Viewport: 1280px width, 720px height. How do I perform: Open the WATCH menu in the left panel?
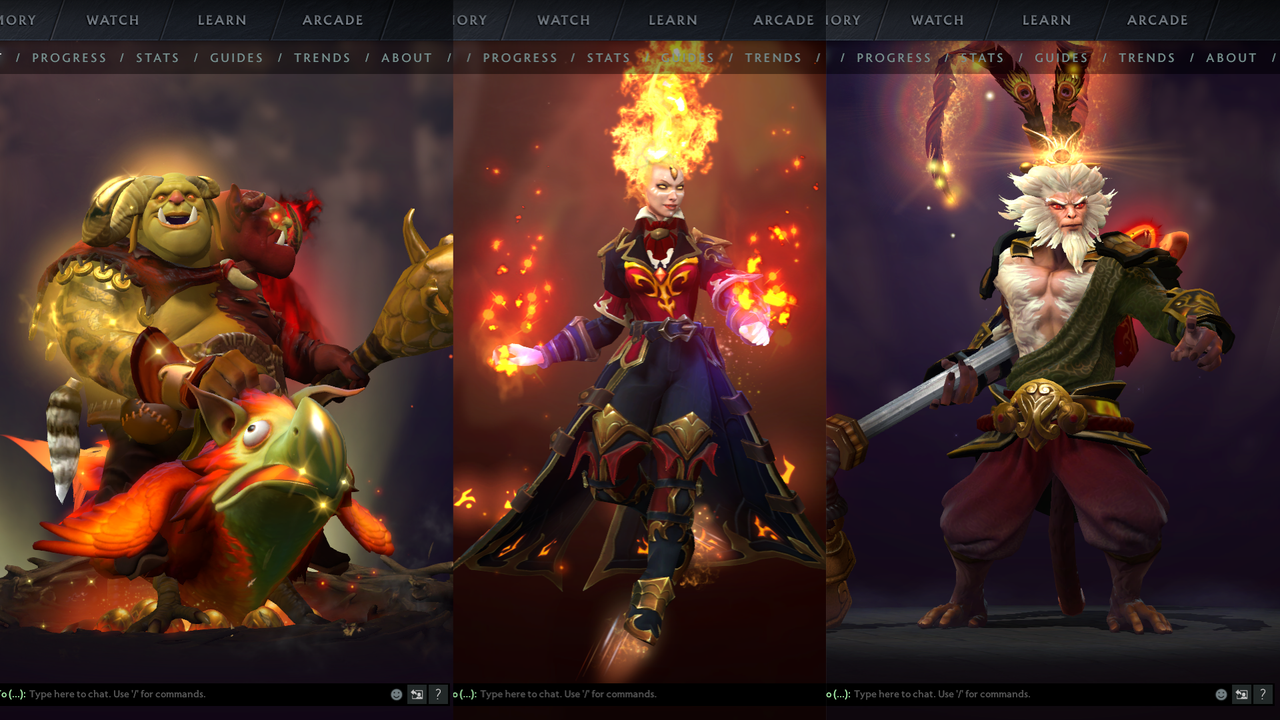[112, 20]
